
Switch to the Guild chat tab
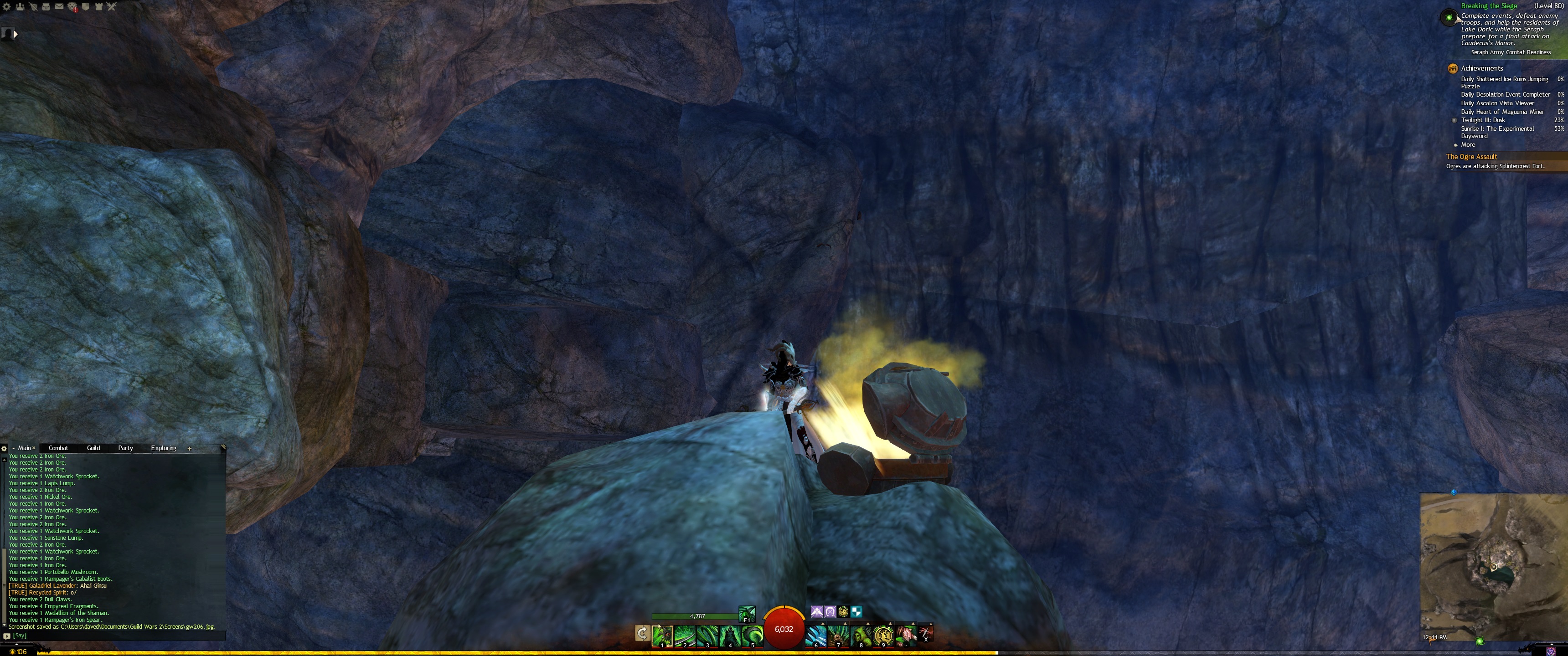(93, 448)
